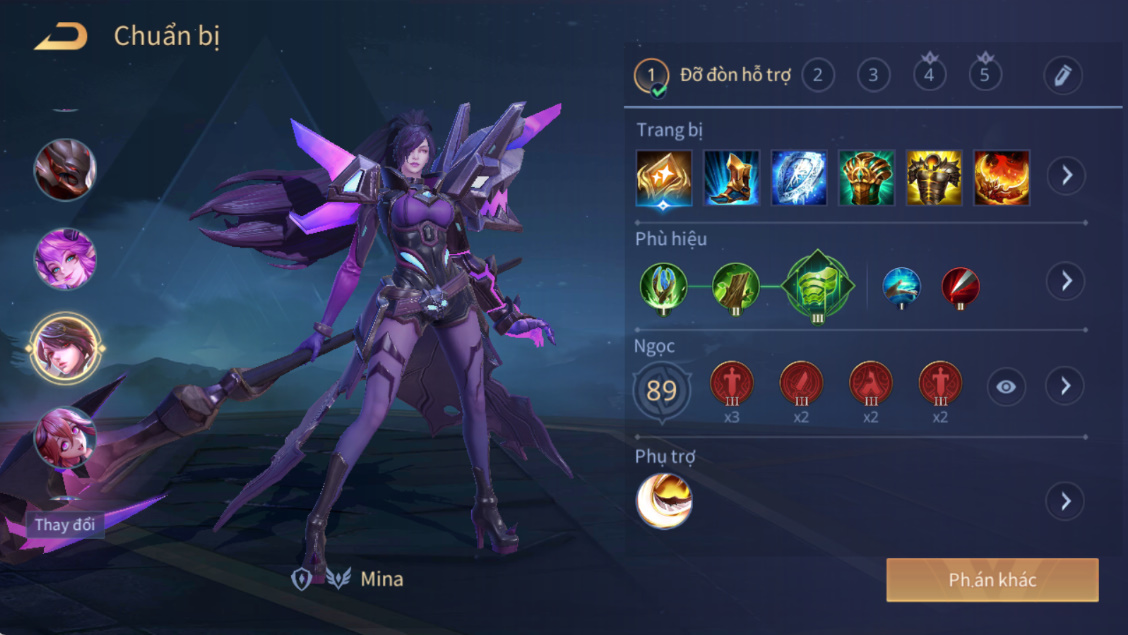The width and height of the screenshot is (1128, 635).
Task: Select the pink-haired hero portrait
Action: [x=65, y=259]
